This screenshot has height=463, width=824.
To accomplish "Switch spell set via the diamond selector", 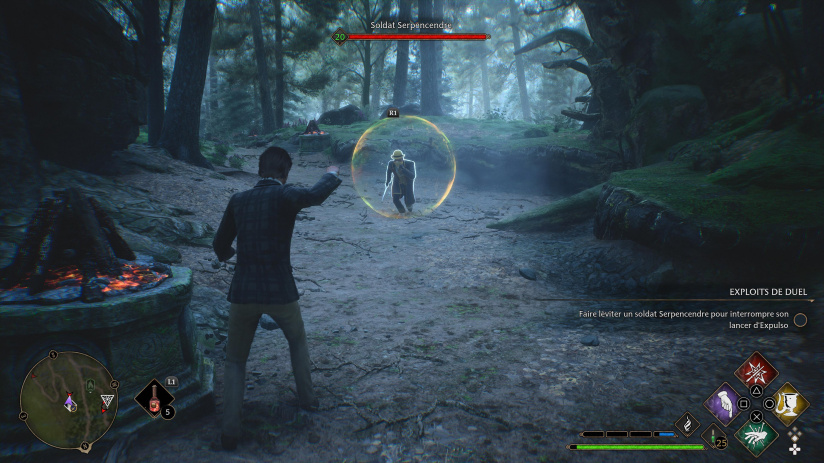I will click(x=795, y=440).
